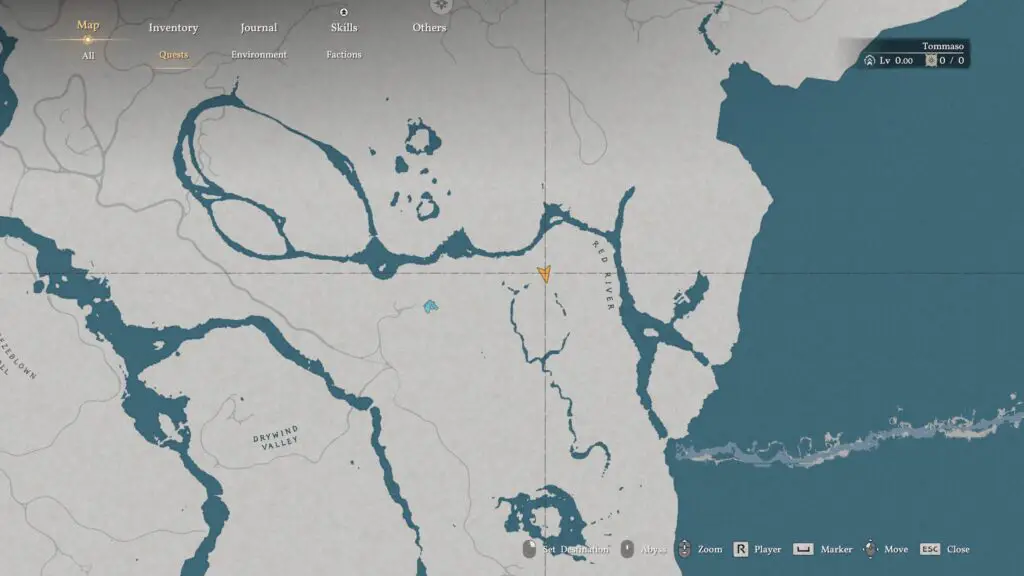Viewport: 1024px width, 576px height.
Task: Click the orange player arrow marker
Action: (x=544, y=274)
